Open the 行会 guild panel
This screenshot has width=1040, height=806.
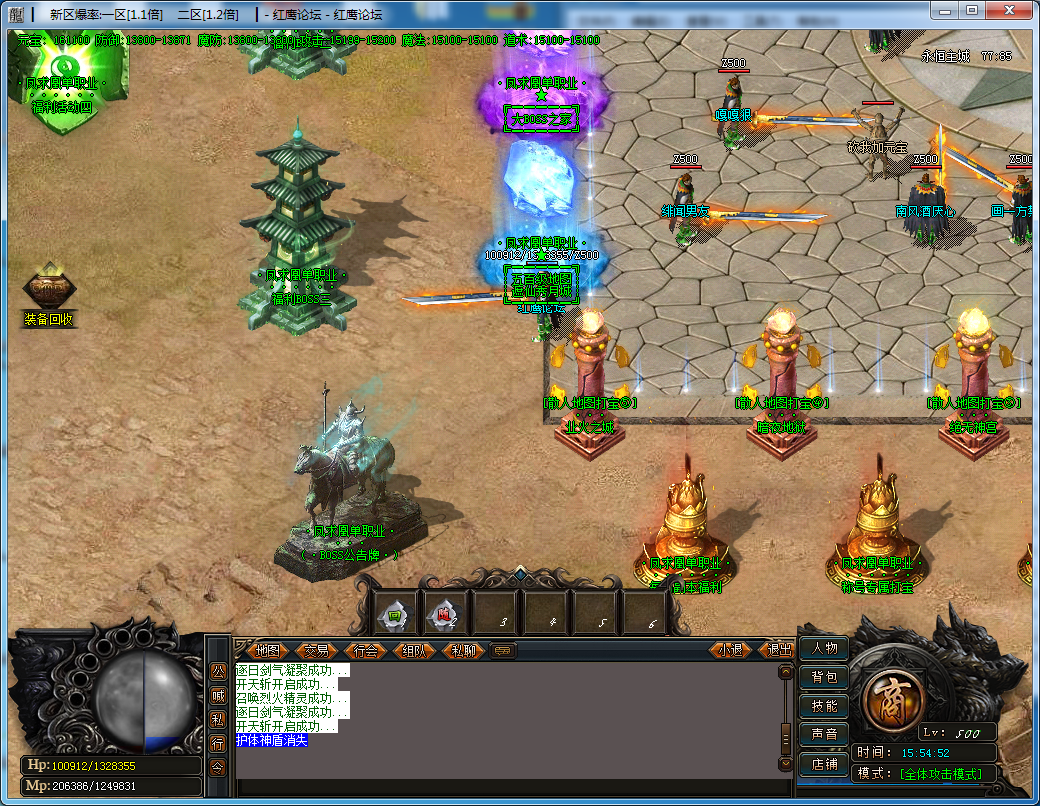pos(365,650)
